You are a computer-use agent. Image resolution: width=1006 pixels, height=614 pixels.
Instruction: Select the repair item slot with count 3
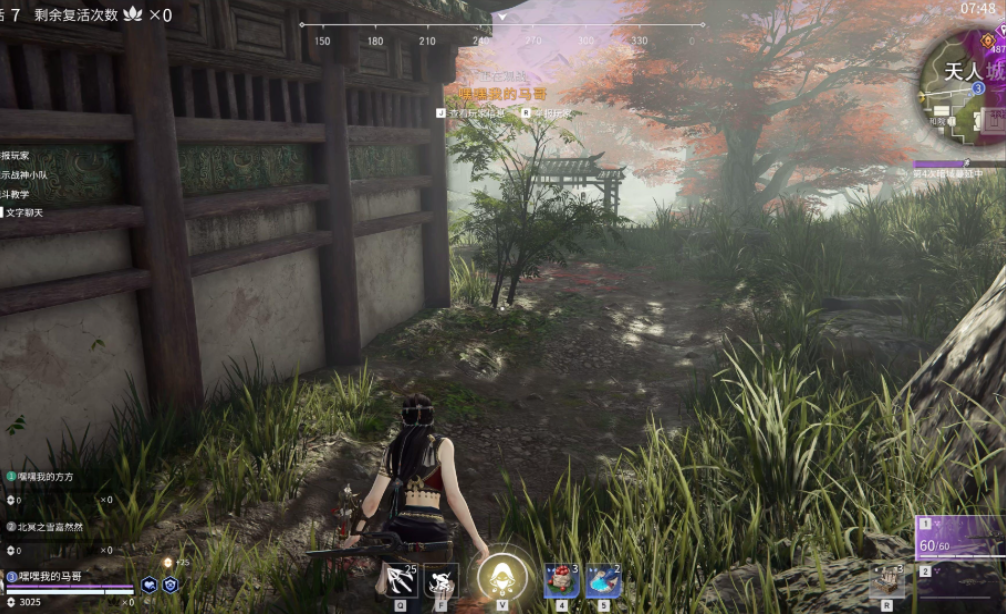coord(886,580)
